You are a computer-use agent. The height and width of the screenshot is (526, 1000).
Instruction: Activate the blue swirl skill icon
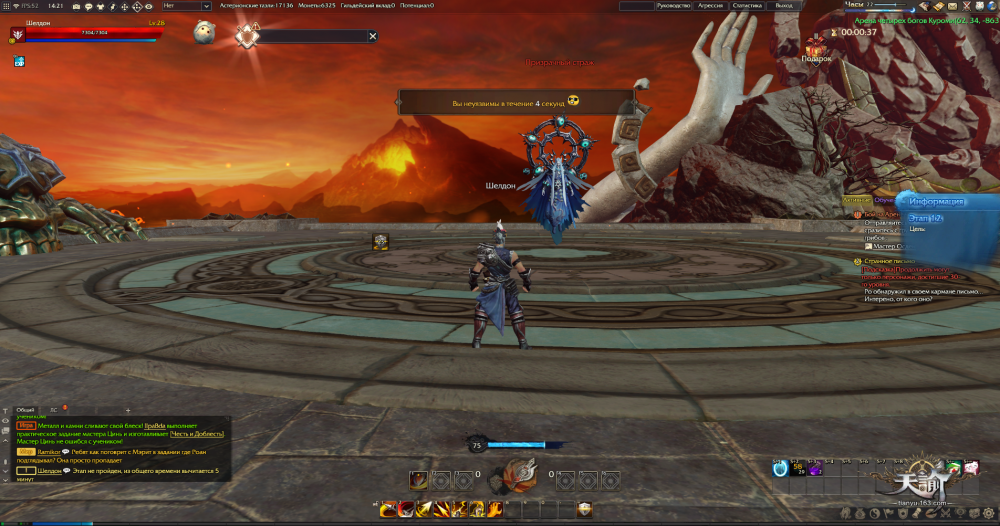(781, 468)
